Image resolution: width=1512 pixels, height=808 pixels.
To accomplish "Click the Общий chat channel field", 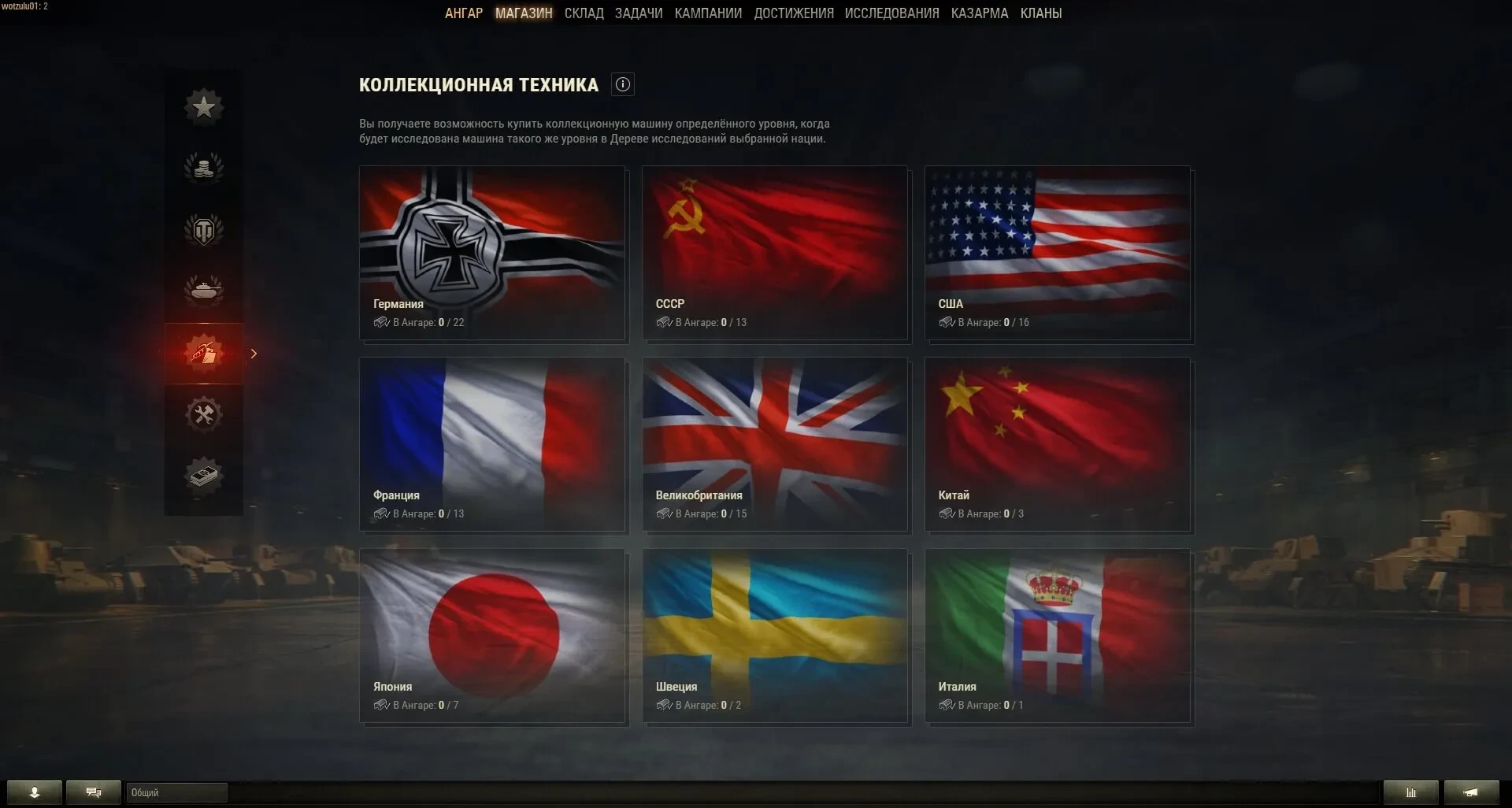I will point(176,792).
